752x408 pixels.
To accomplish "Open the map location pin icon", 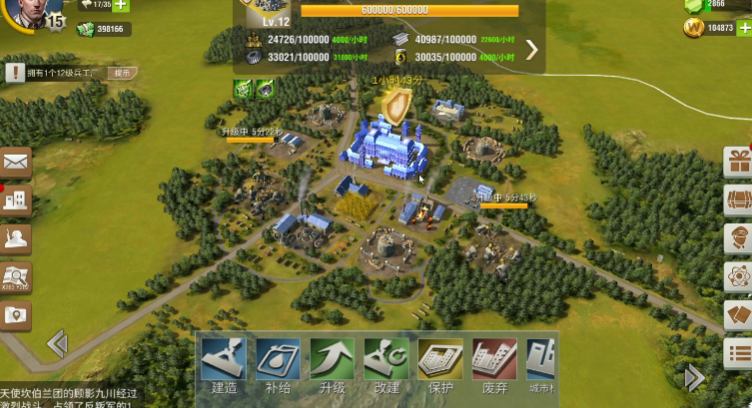I will tap(16, 315).
